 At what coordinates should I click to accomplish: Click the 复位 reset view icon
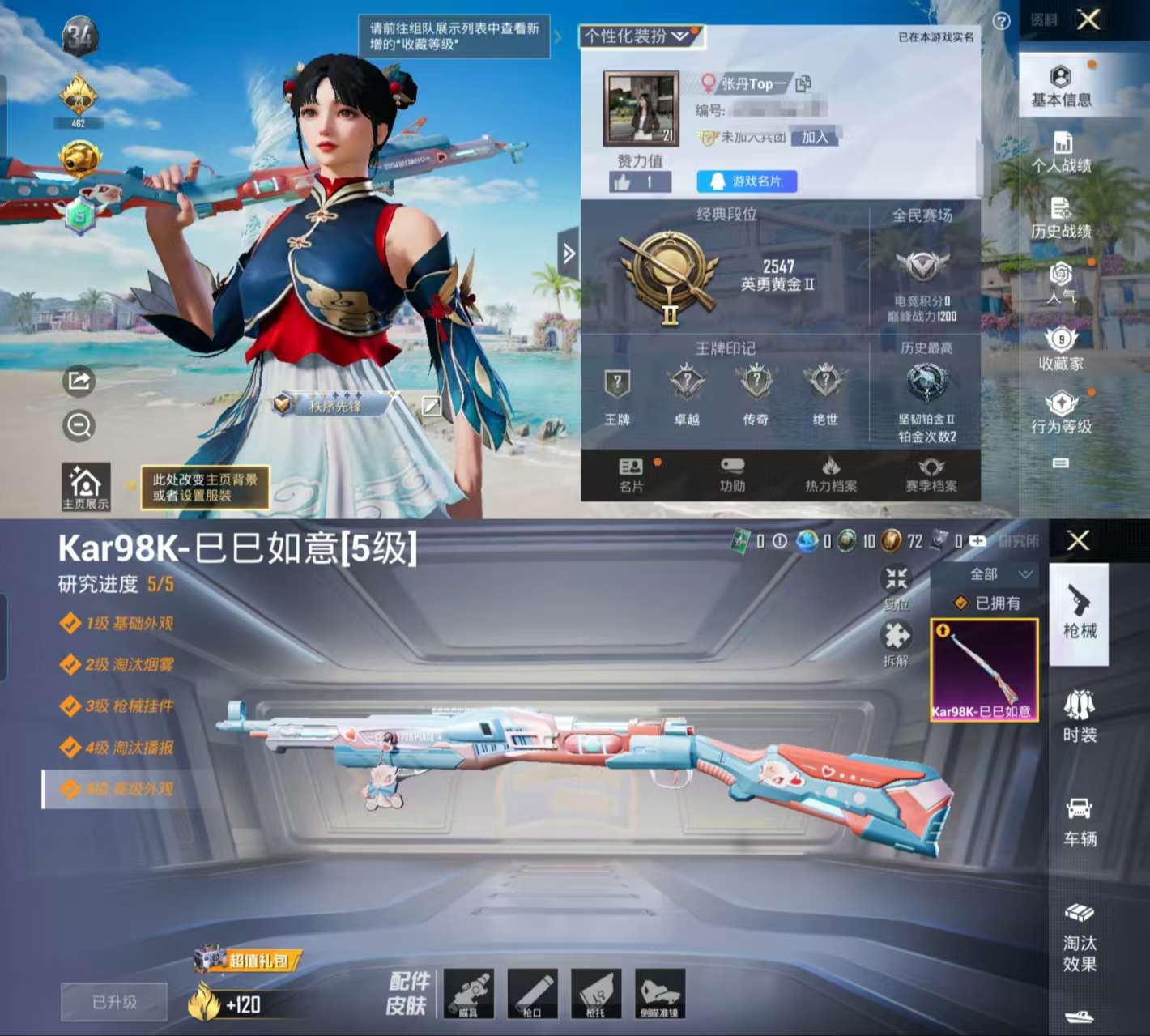[895, 582]
